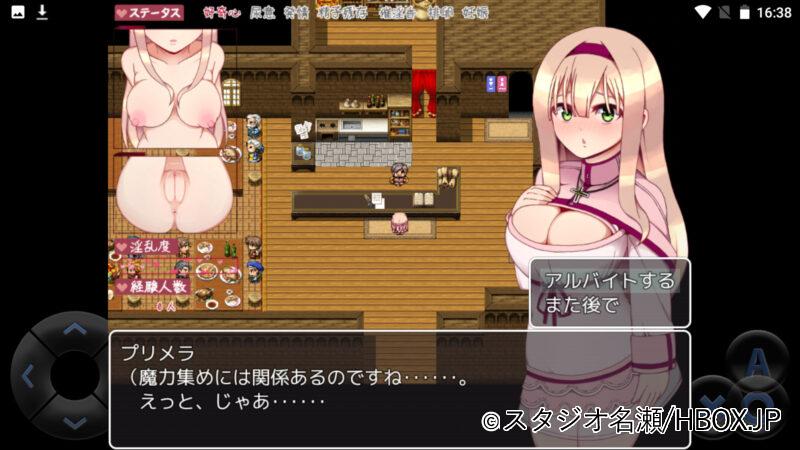Tap the D-pad left arrow

[28, 377]
